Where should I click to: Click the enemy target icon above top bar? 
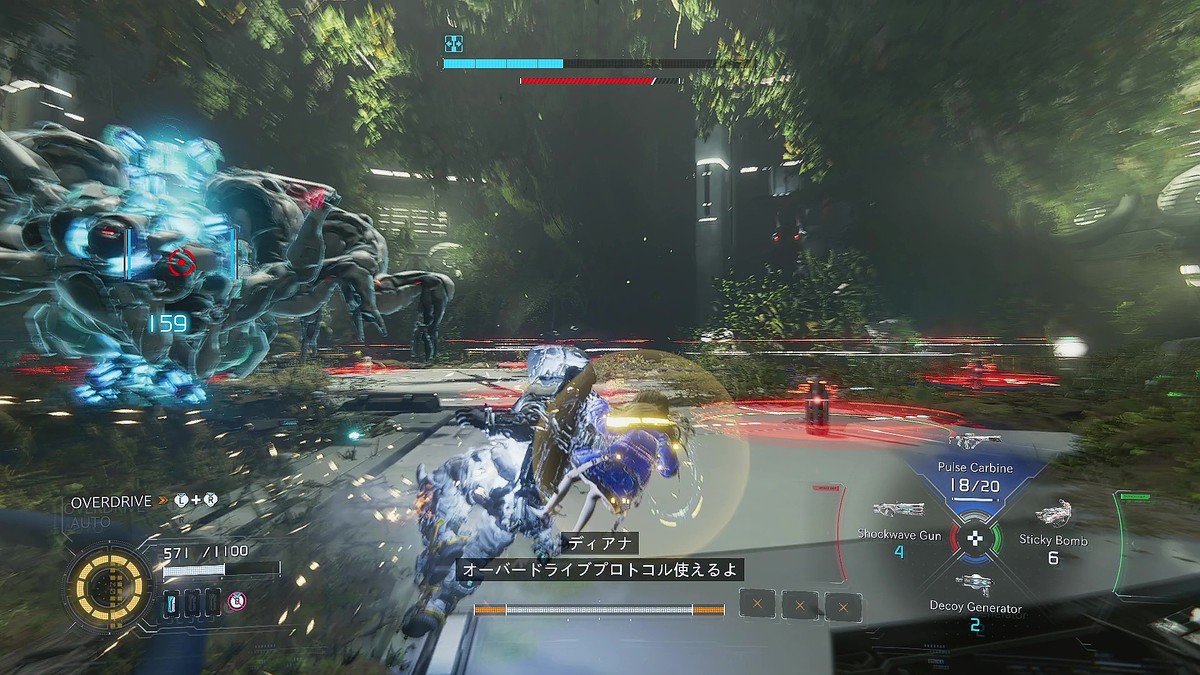[x=454, y=43]
